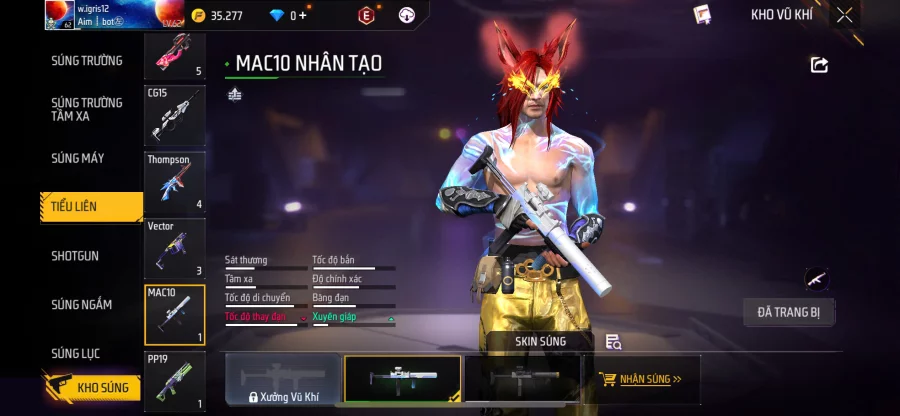Screen dimensions: 900x416
Task: Open the Xưởng Vũ Khí workshop
Action: pyautogui.click(x=283, y=381)
